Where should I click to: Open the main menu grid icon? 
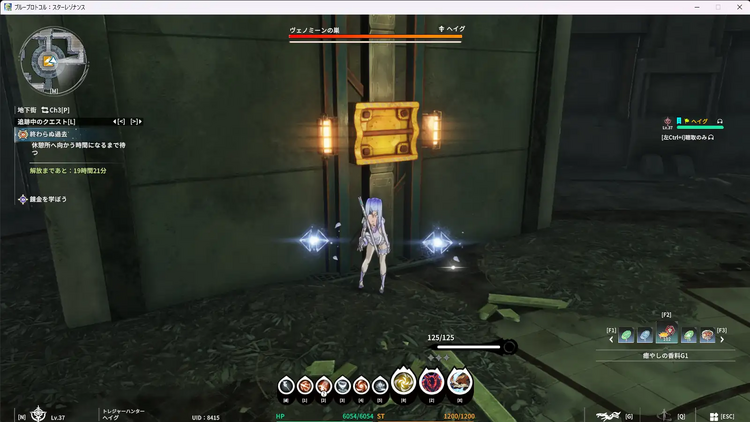click(711, 416)
